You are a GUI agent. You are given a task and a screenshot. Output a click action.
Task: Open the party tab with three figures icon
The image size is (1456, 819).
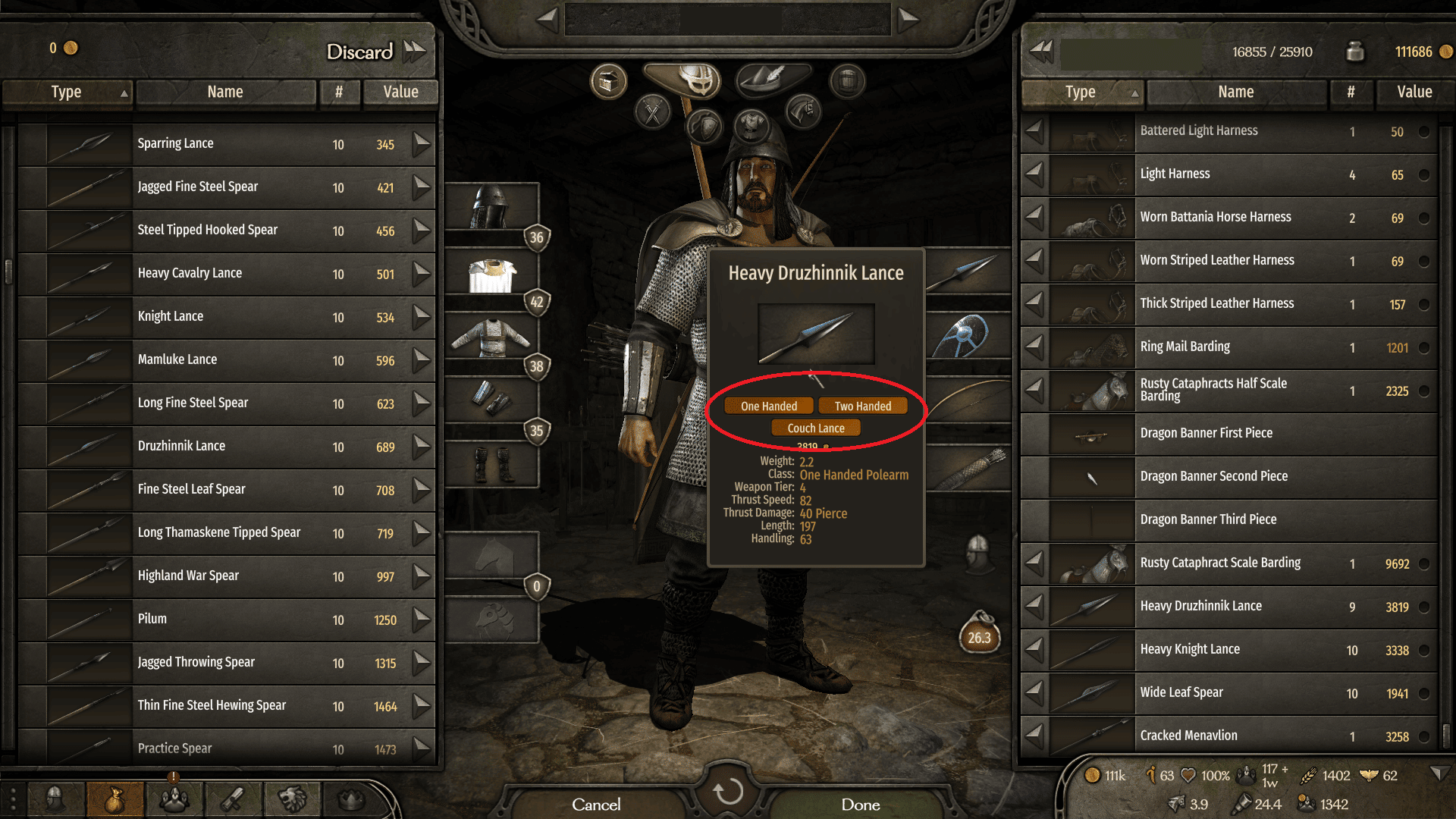point(174,798)
